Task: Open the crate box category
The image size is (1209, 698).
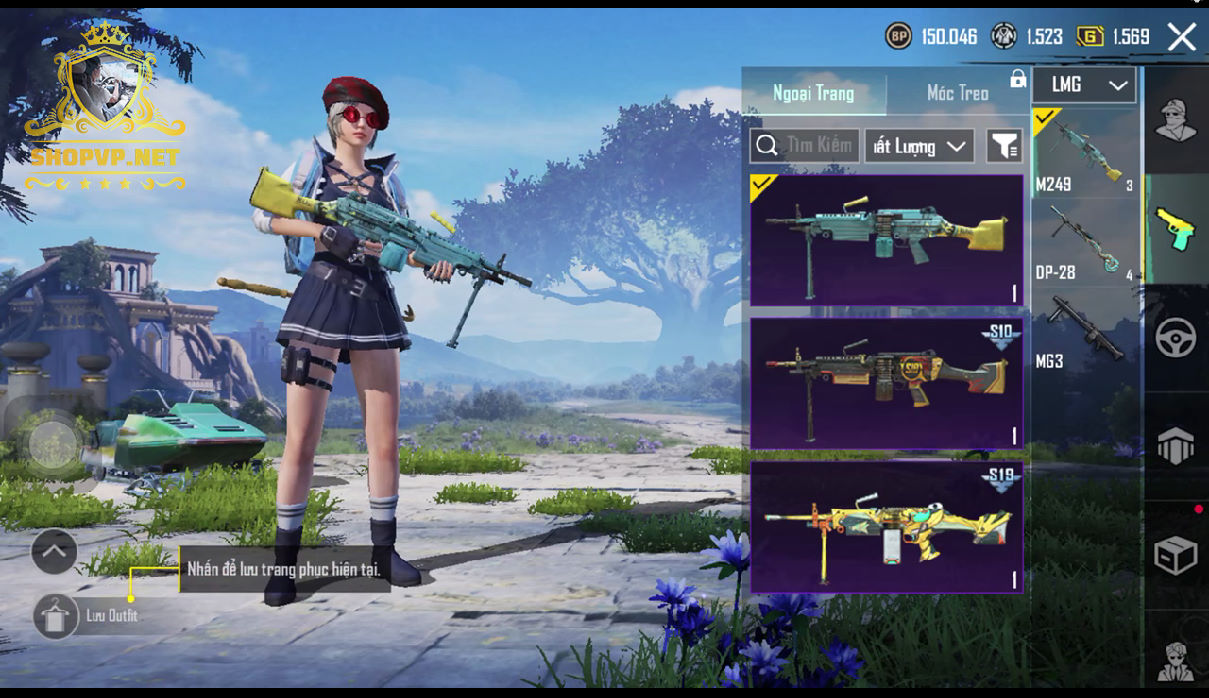Action: click(x=1176, y=556)
